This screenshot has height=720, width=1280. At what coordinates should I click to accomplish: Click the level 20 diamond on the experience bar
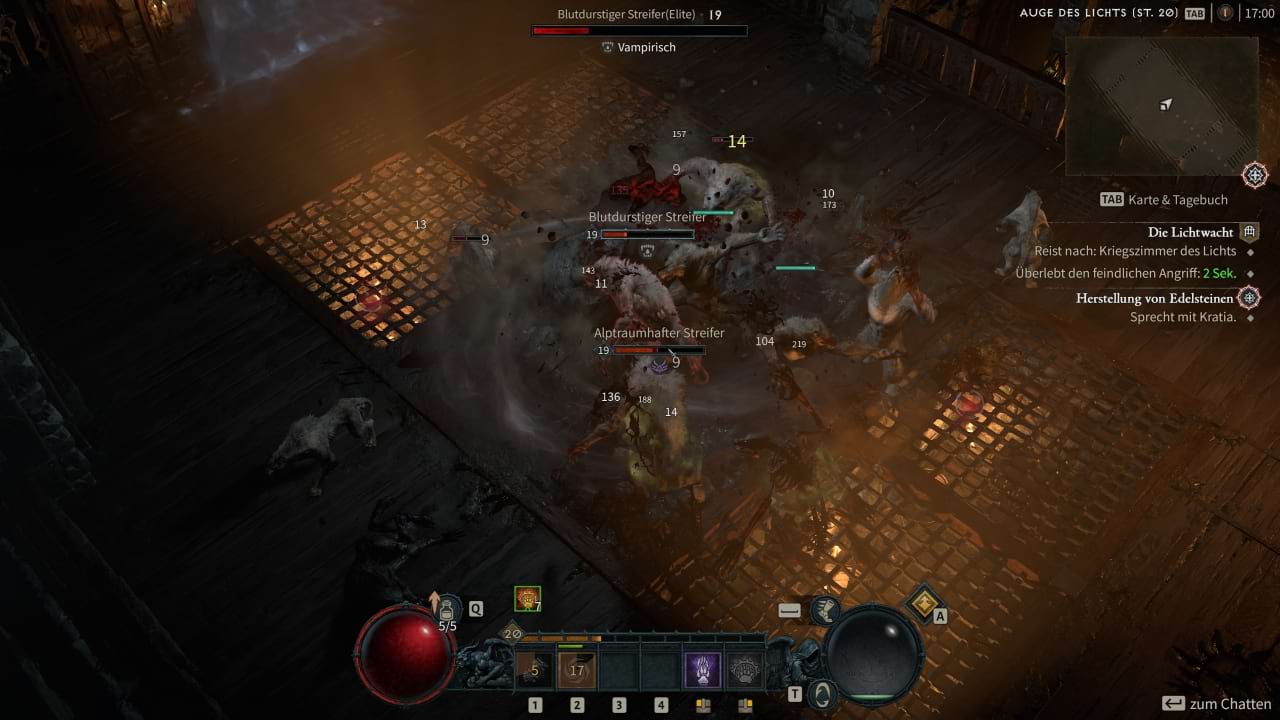click(510, 633)
